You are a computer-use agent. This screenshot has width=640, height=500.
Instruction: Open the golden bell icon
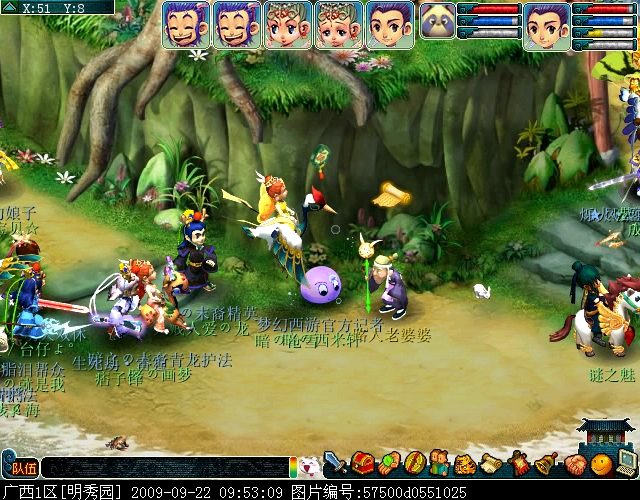[x=546, y=464]
